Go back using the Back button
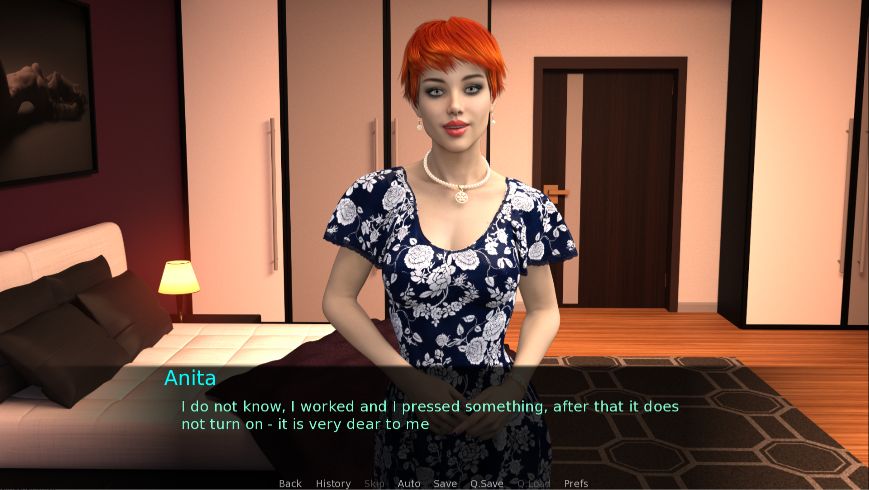 pyautogui.click(x=290, y=484)
